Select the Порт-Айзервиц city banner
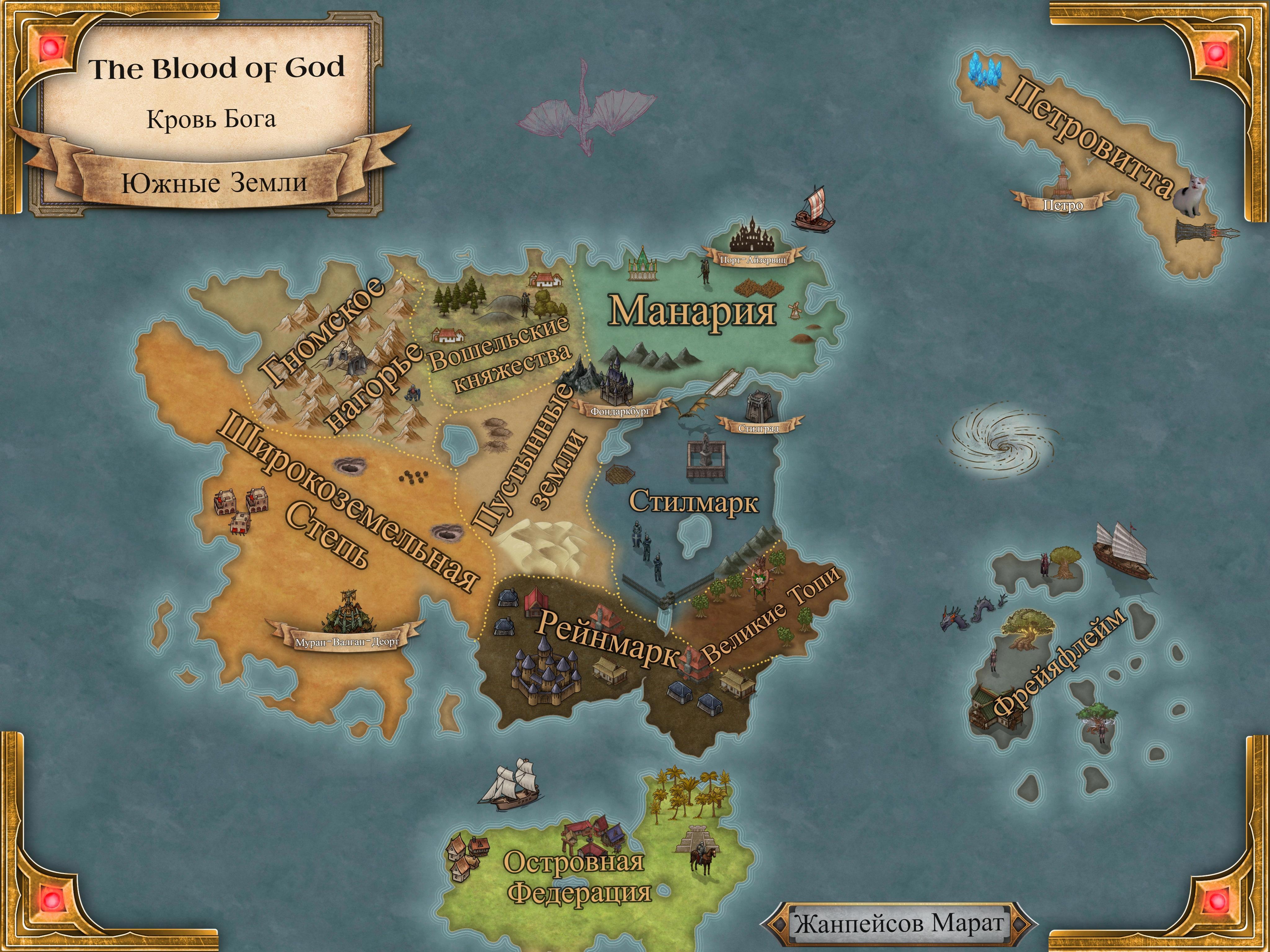 (753, 259)
